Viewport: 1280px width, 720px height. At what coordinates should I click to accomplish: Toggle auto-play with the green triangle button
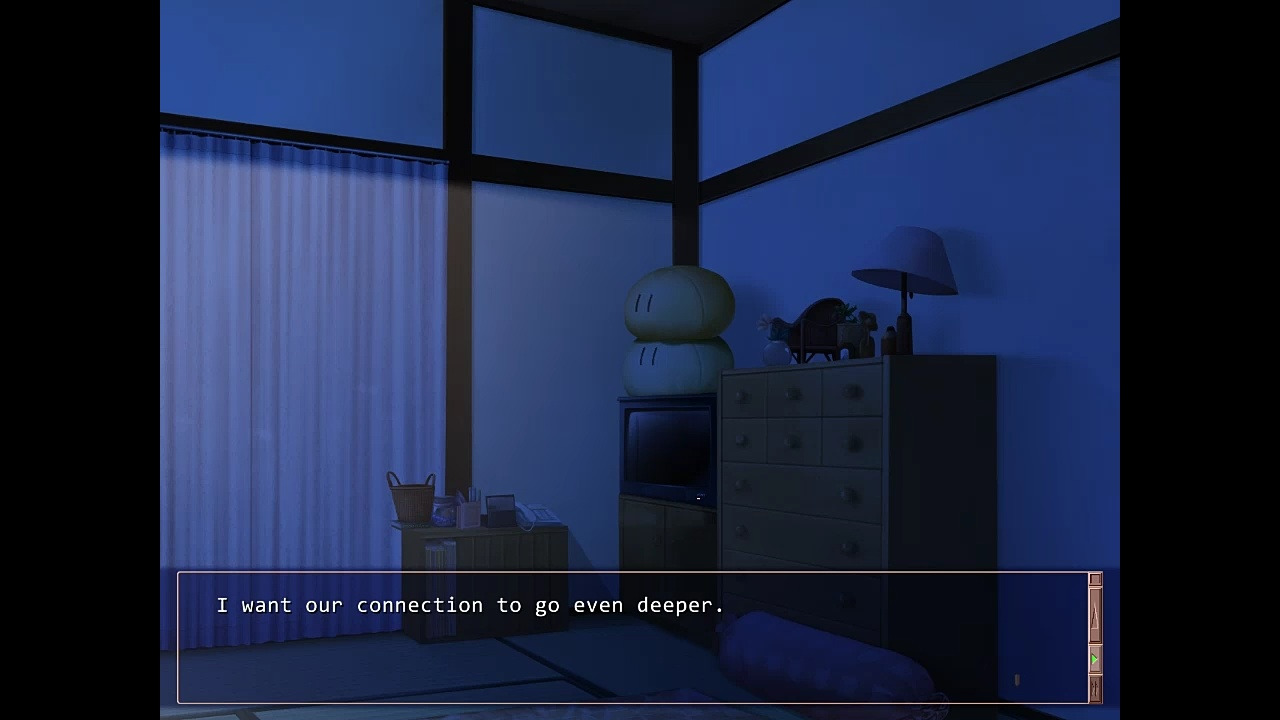click(x=1095, y=660)
